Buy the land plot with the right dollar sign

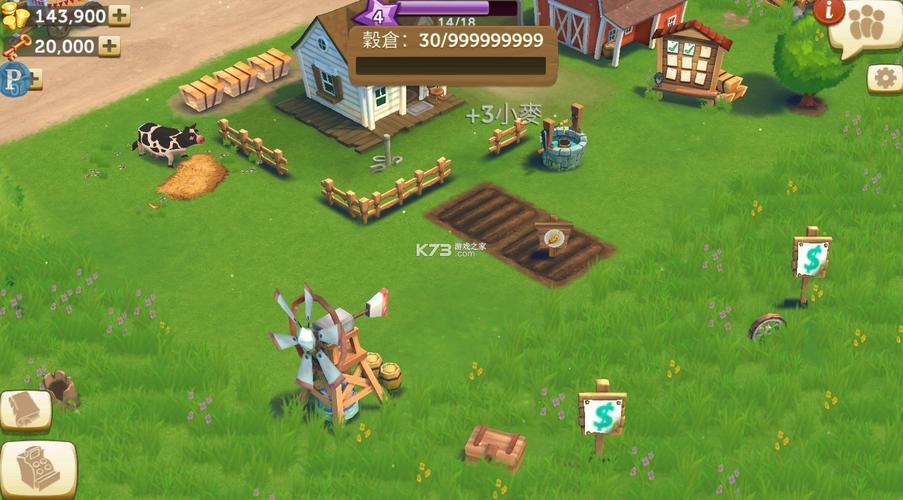point(811,258)
